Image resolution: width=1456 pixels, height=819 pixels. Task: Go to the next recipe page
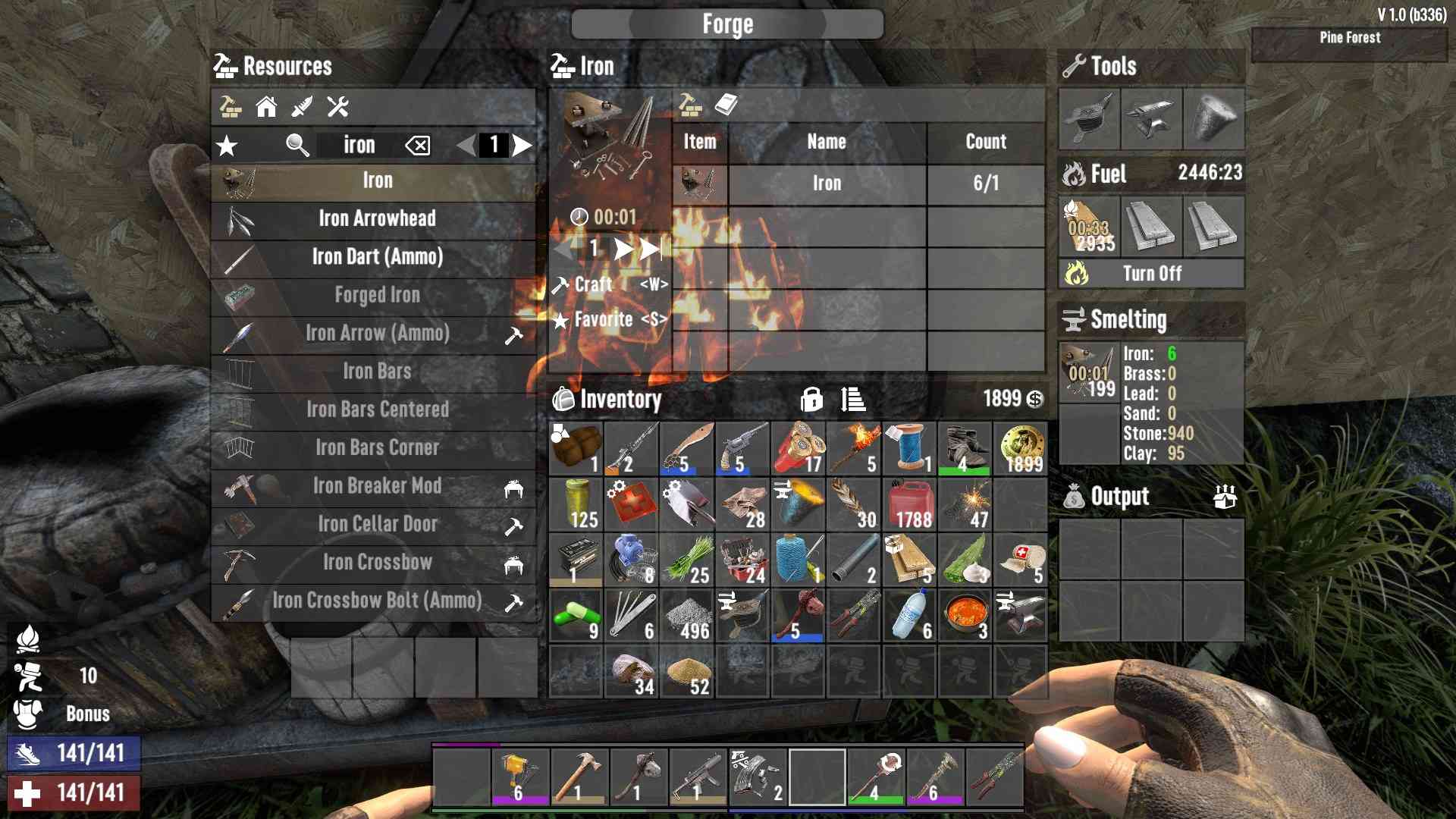[x=522, y=146]
